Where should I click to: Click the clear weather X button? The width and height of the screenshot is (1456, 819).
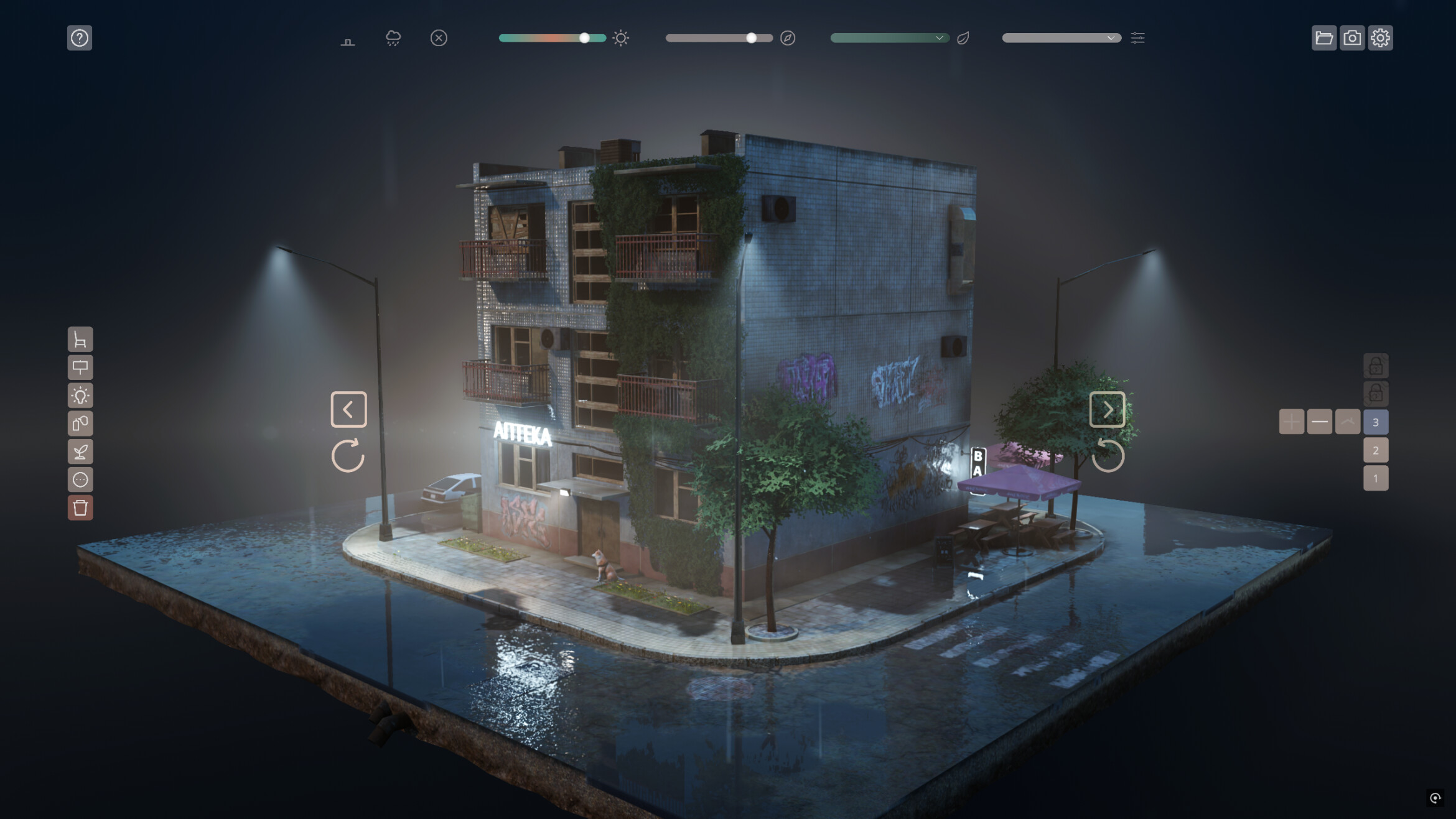[439, 38]
